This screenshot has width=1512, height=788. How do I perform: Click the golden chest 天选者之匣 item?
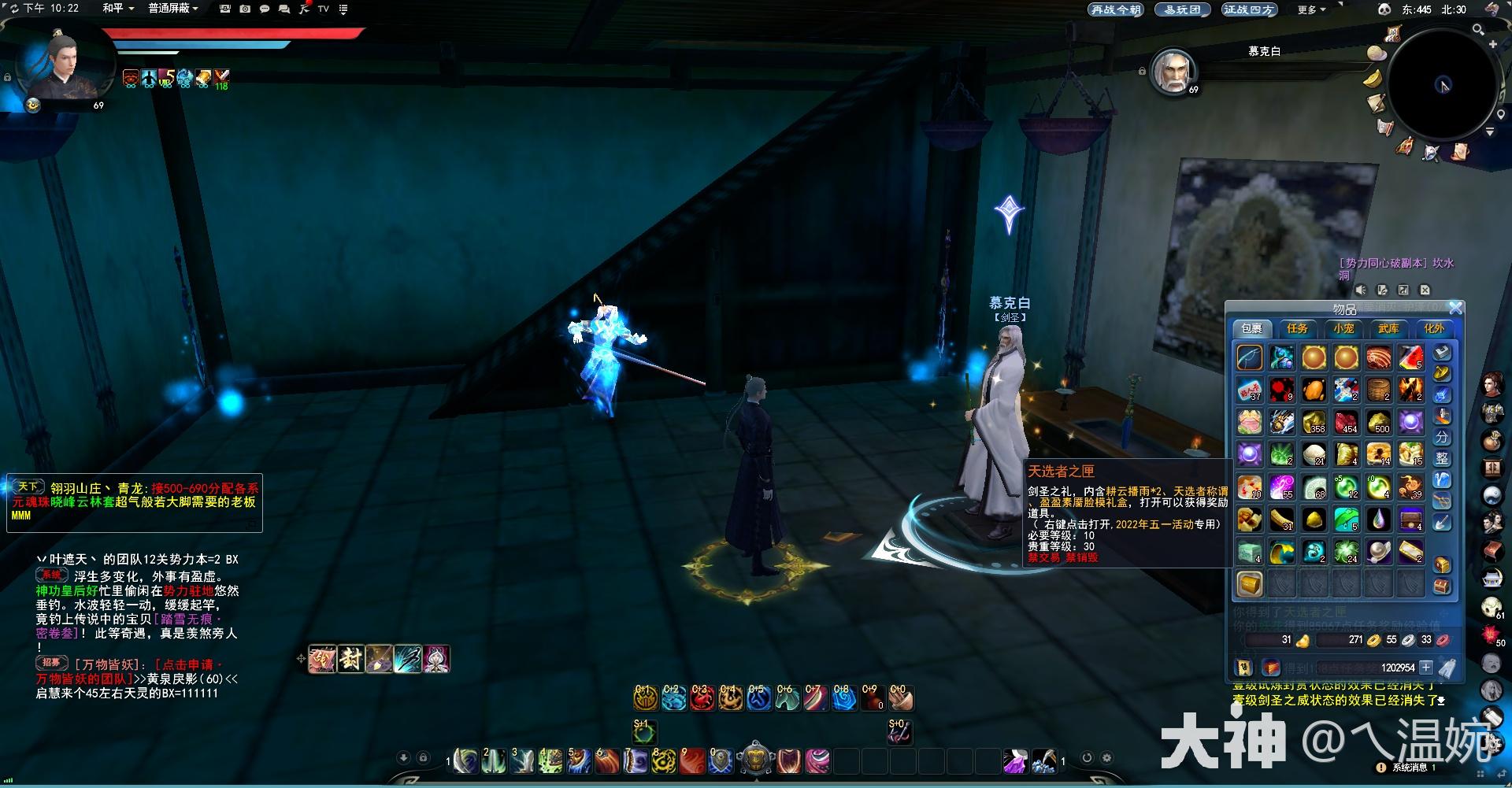[1250, 584]
